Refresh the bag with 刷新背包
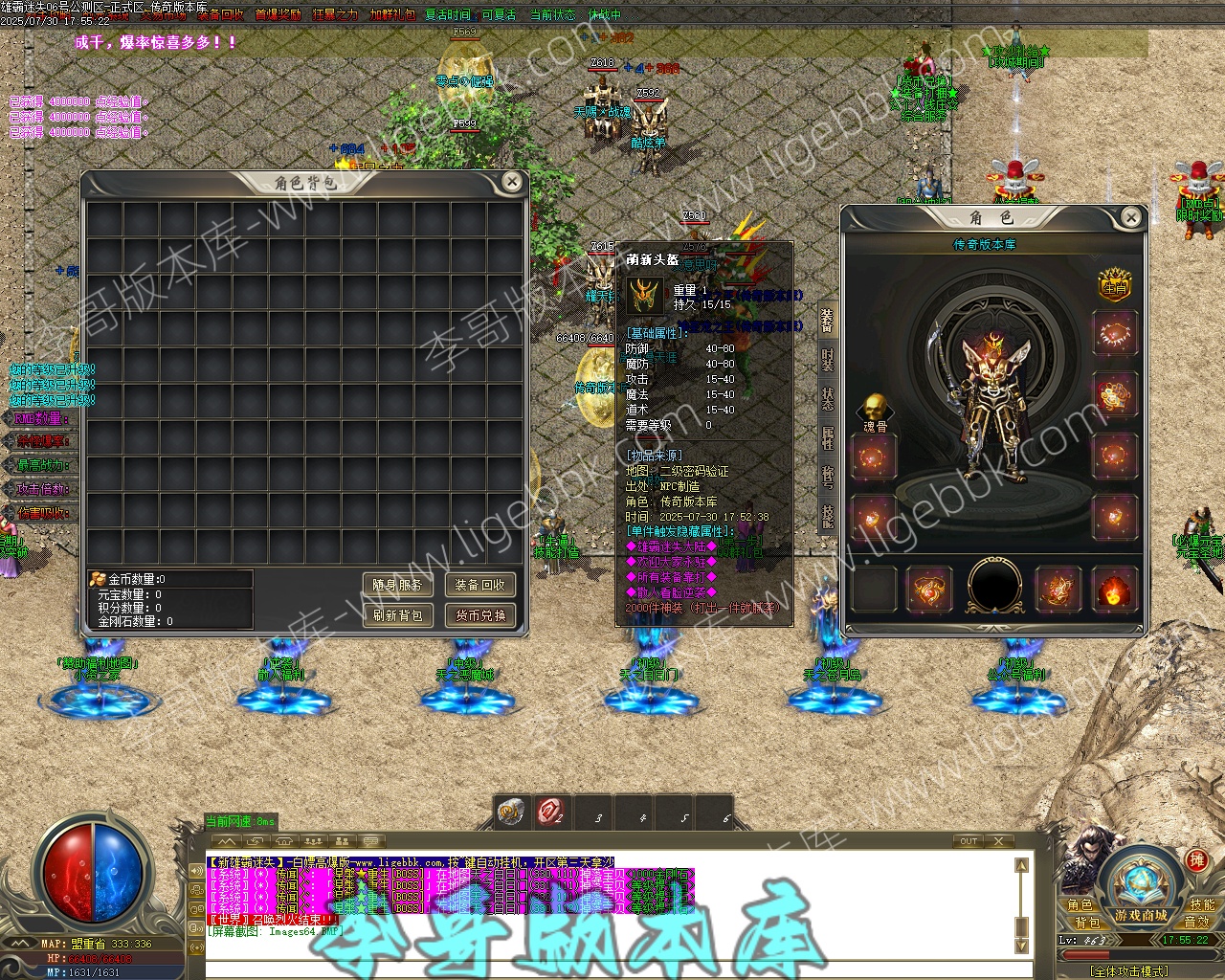1225x980 pixels. [x=398, y=614]
